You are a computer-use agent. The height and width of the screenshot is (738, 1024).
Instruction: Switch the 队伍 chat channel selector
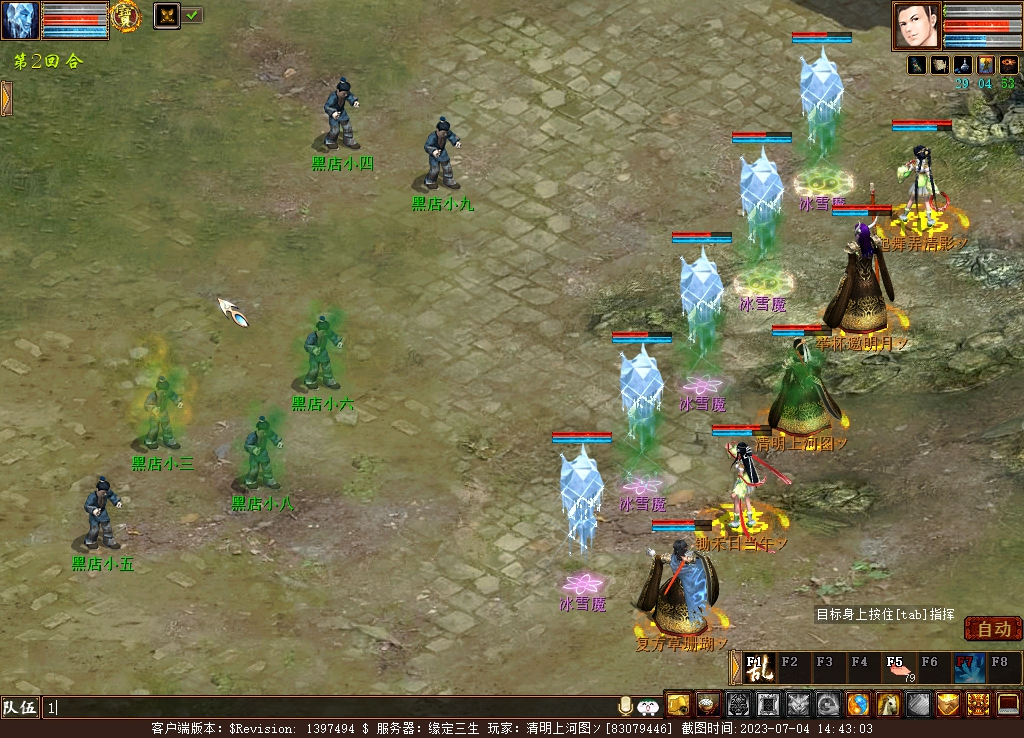(x=20, y=707)
